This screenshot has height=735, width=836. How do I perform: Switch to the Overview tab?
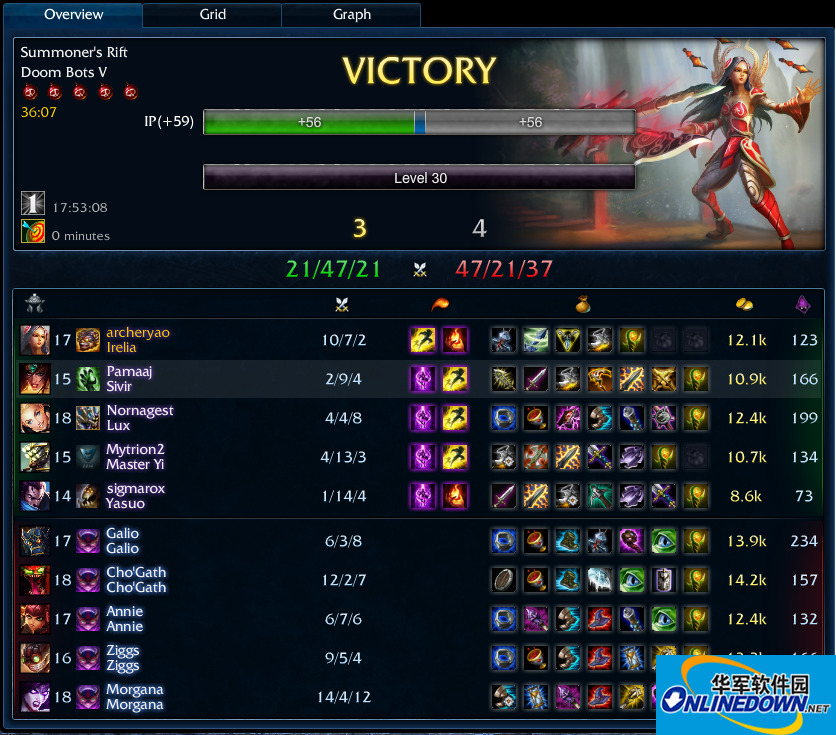(x=73, y=15)
